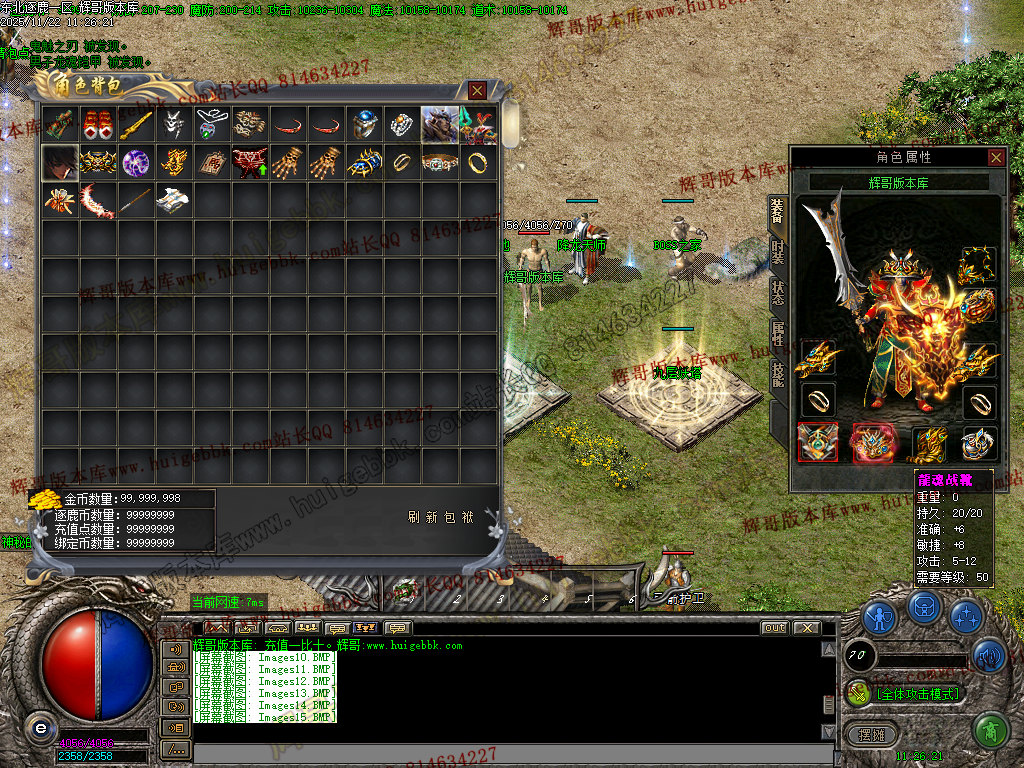Open the 状态 status tab
Screen dimensions: 1024x768
point(778,293)
